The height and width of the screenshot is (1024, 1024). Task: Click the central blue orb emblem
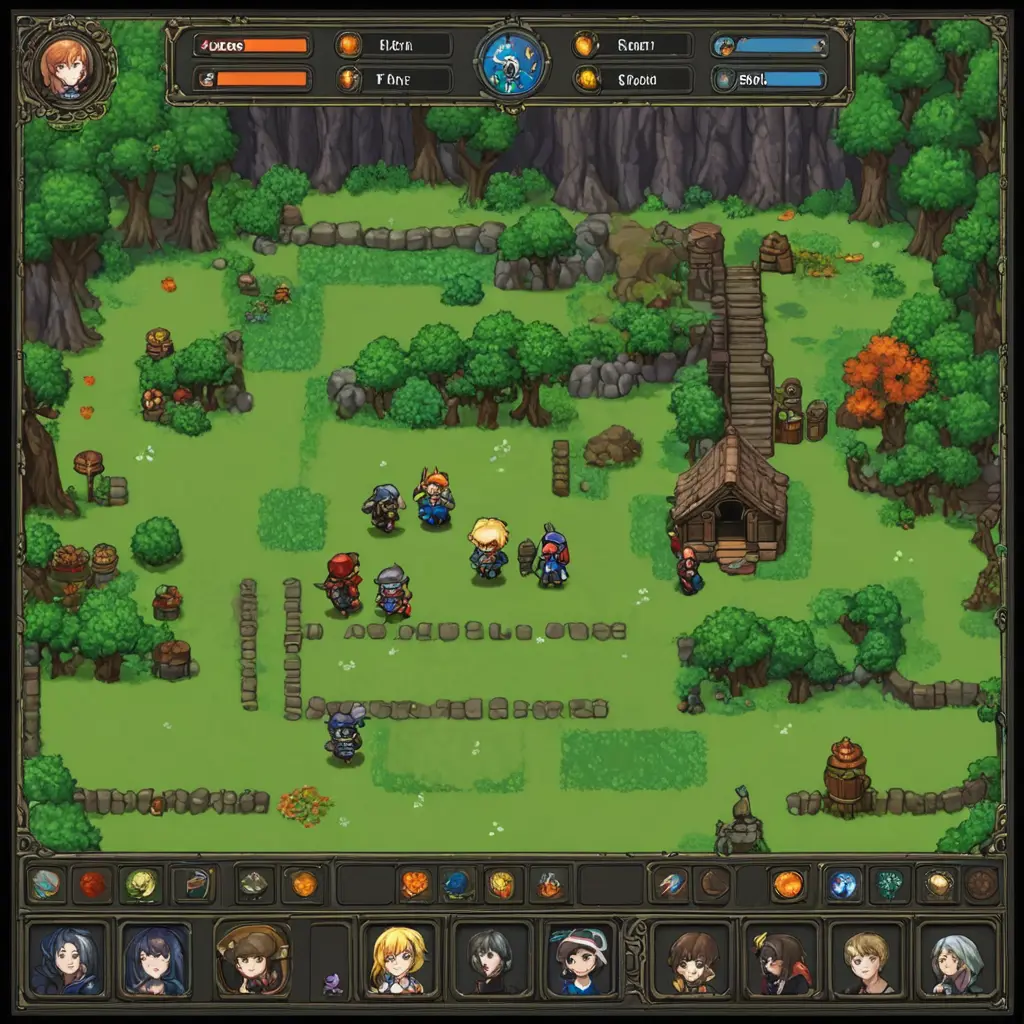coord(511,62)
